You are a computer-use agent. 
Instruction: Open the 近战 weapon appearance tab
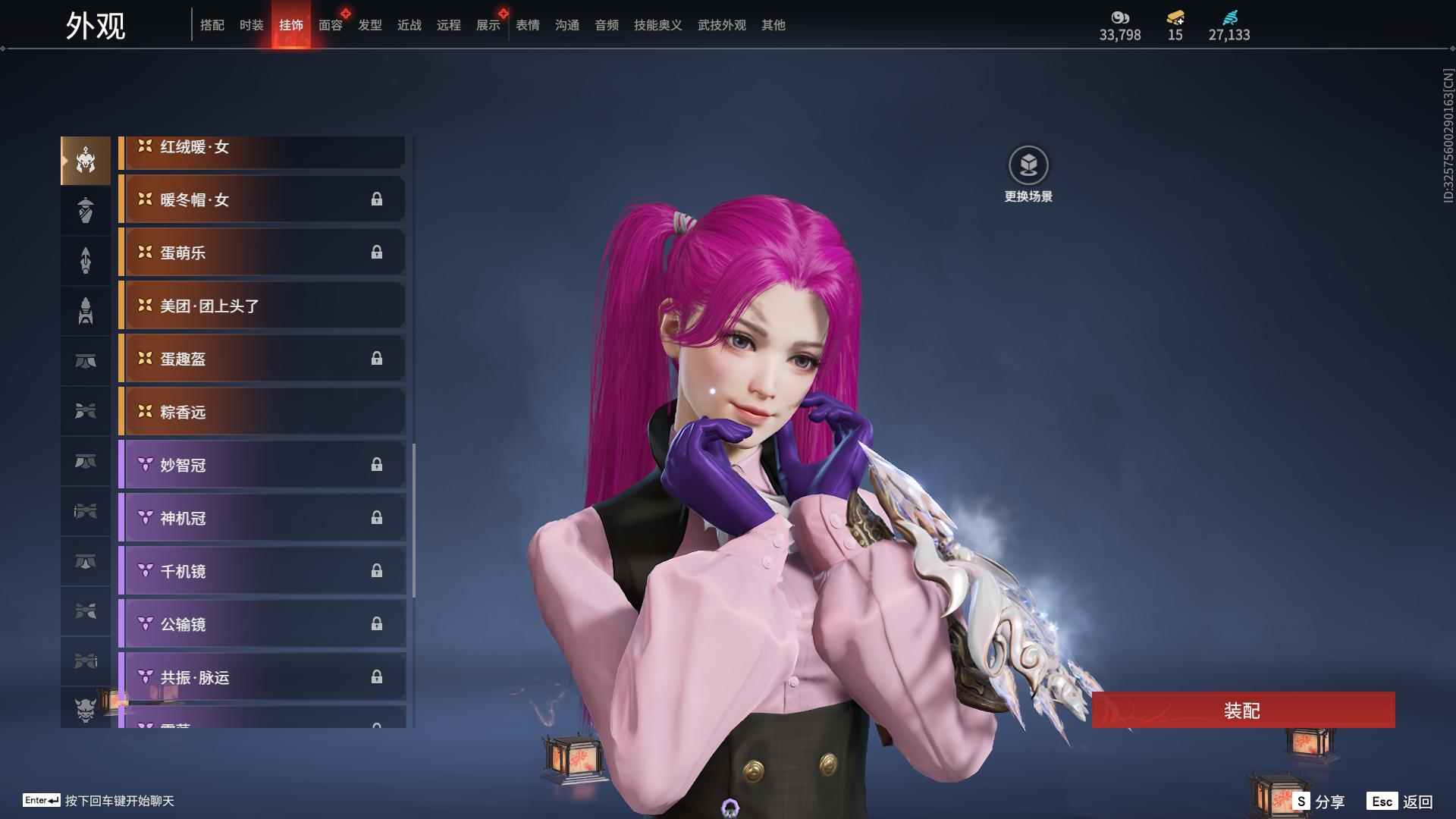point(409,25)
